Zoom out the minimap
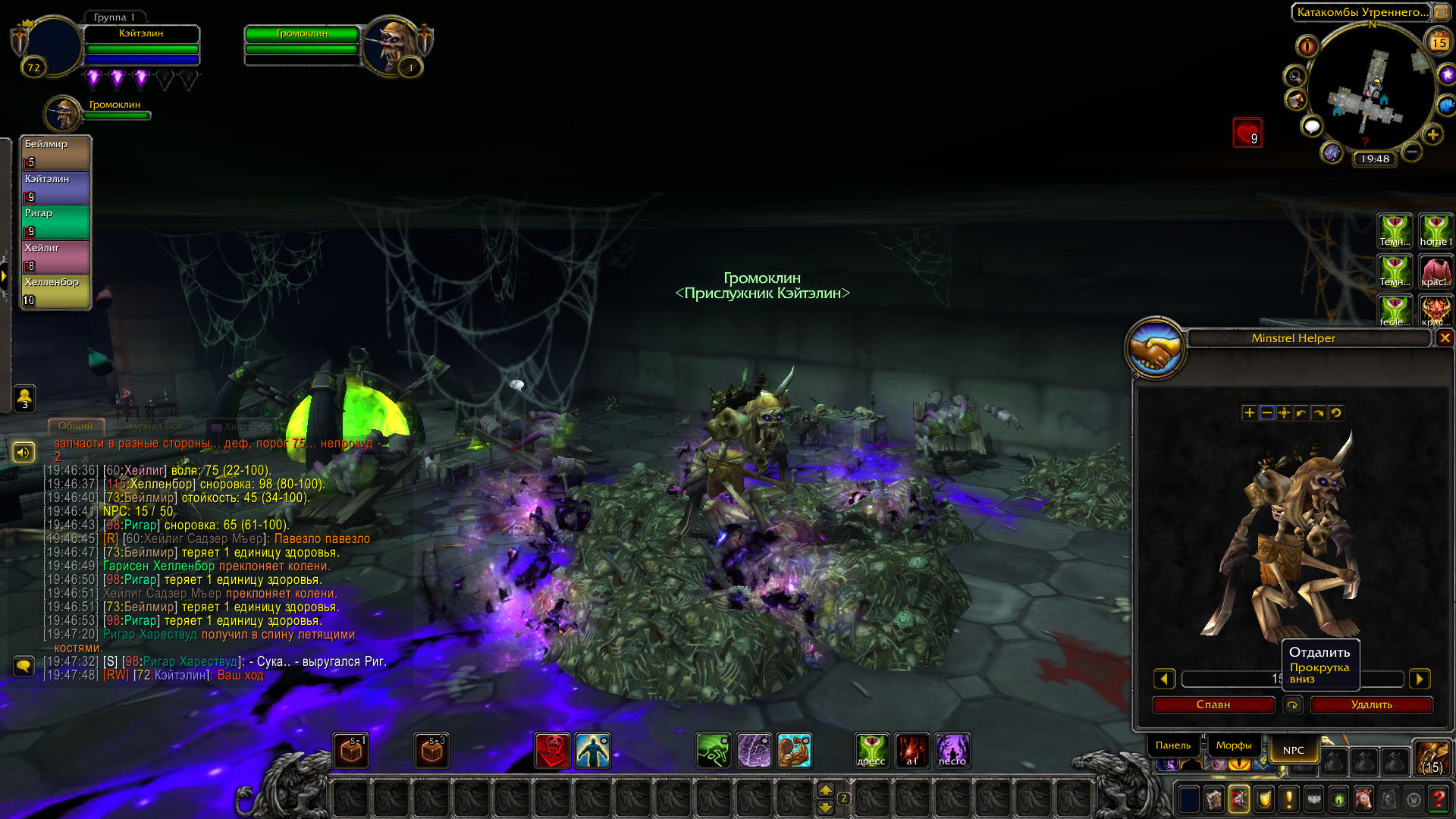 coord(1411,152)
